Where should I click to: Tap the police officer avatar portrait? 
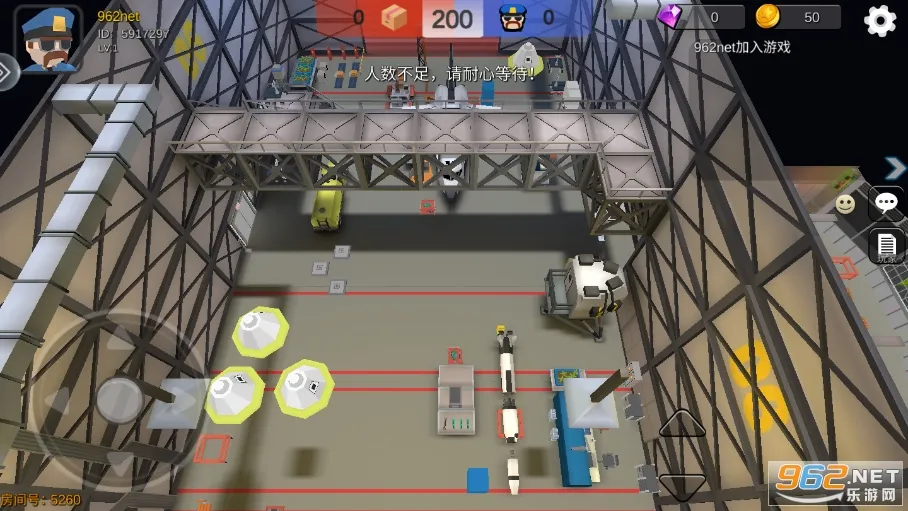coord(48,38)
